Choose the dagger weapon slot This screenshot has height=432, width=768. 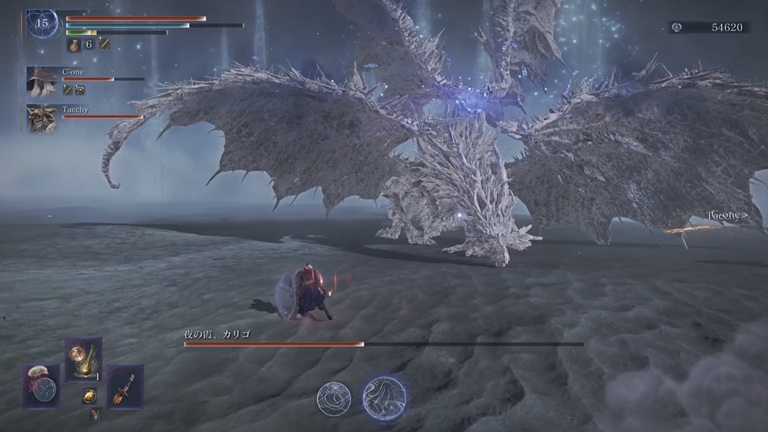pyautogui.click(x=125, y=386)
